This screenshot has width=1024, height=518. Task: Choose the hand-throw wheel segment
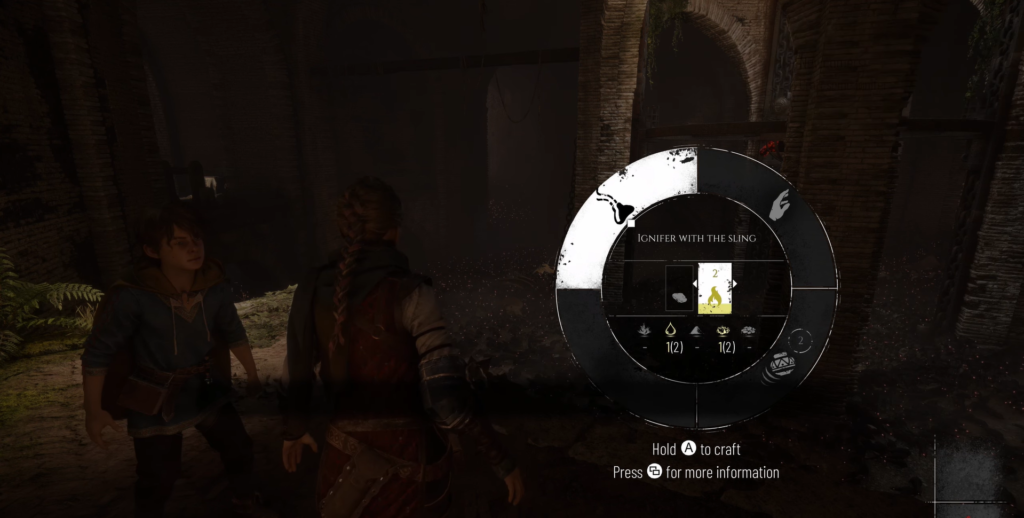tap(779, 208)
